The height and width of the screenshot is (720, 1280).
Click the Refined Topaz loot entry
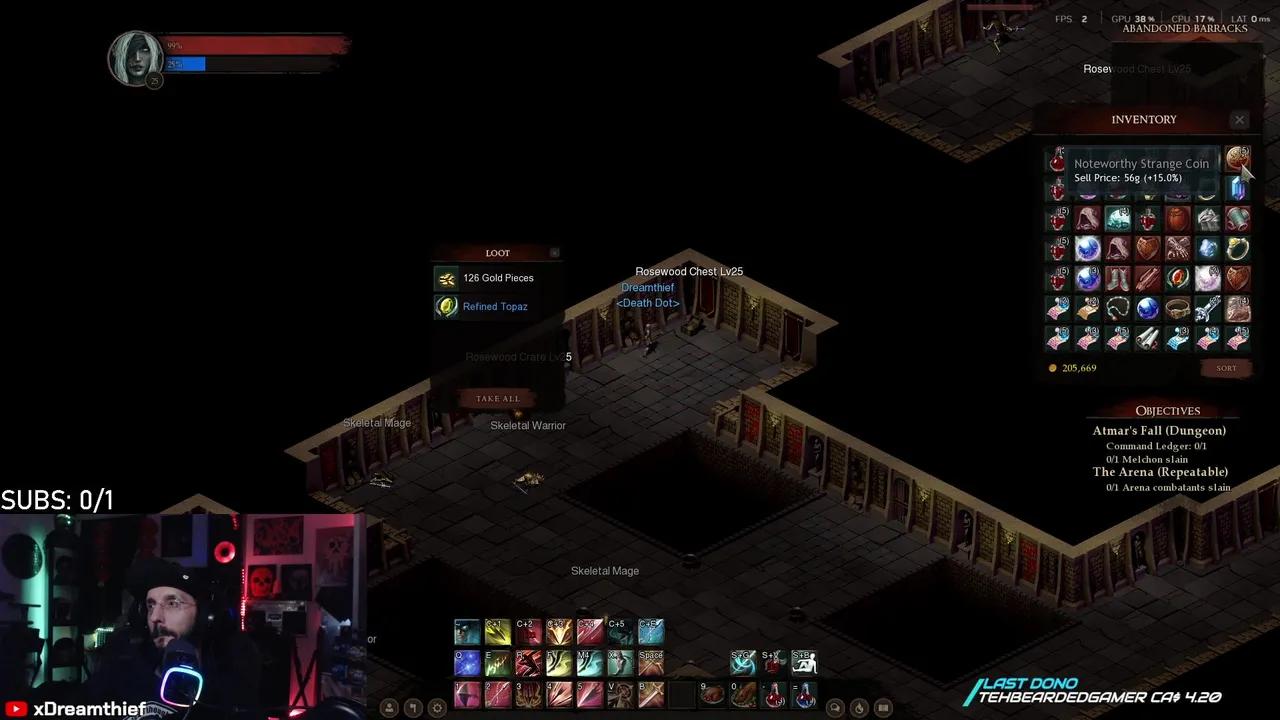point(495,306)
